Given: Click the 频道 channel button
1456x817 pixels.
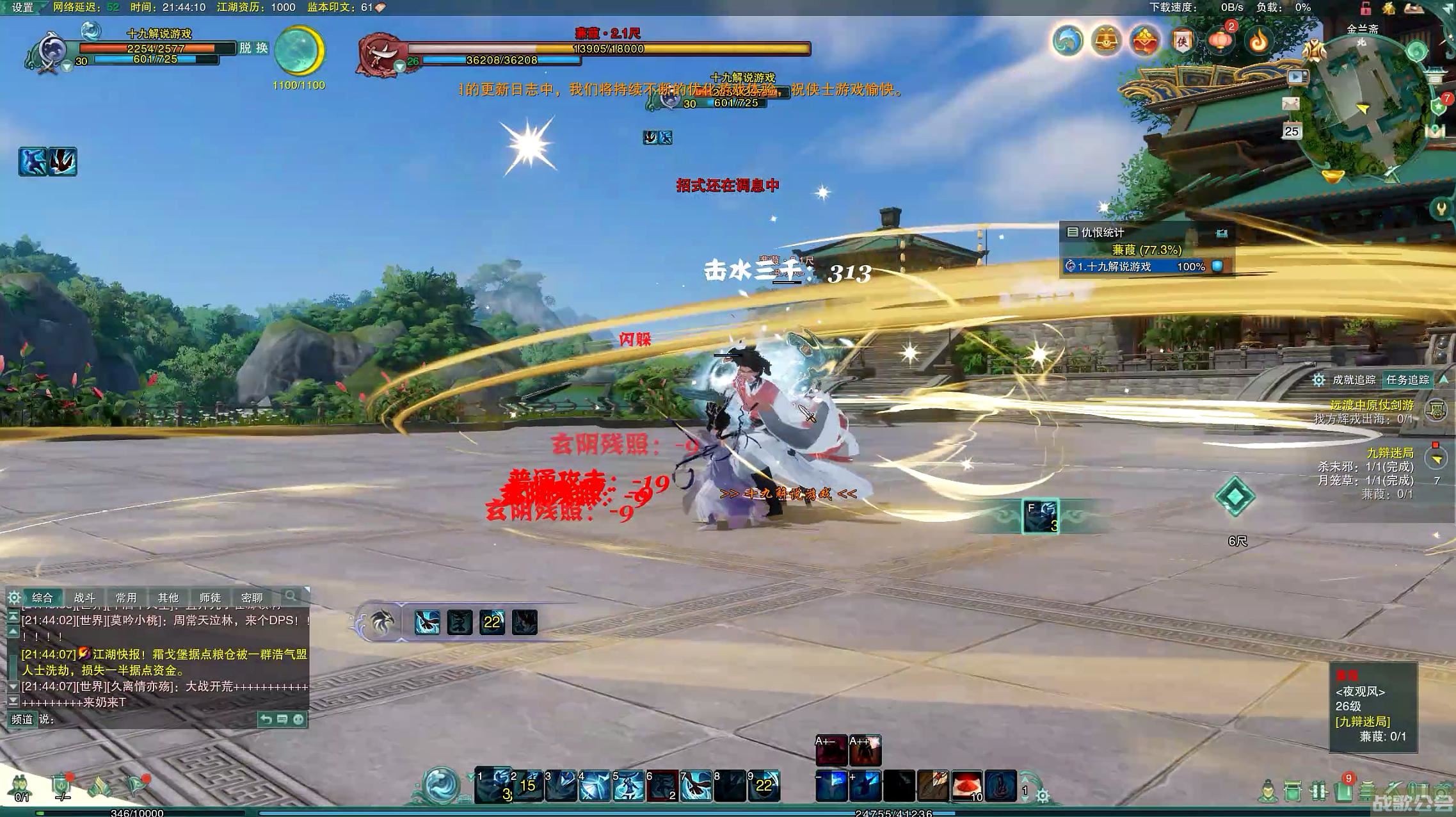Looking at the screenshot, I should (x=22, y=719).
